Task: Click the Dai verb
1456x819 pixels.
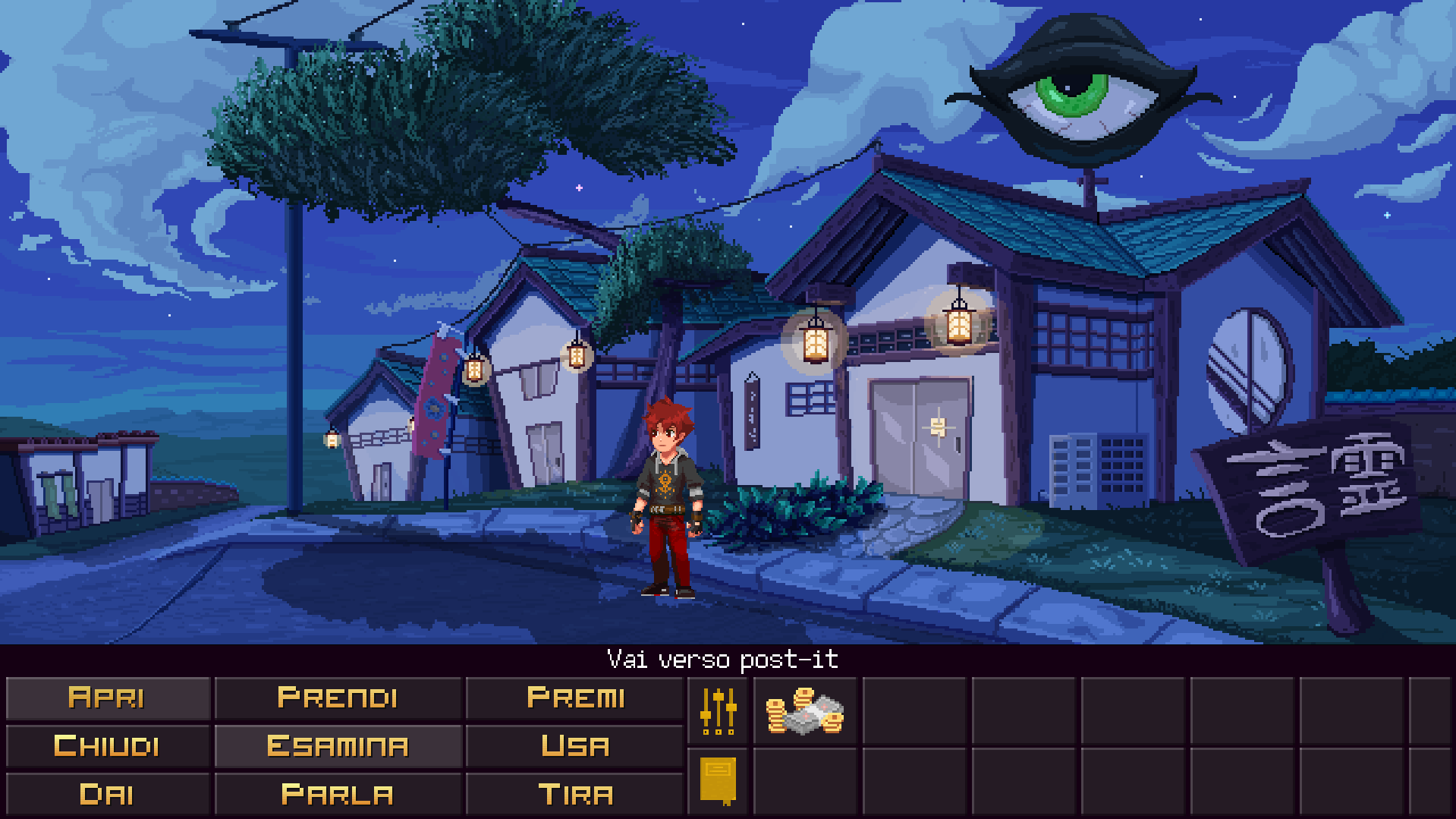Action: [x=108, y=794]
